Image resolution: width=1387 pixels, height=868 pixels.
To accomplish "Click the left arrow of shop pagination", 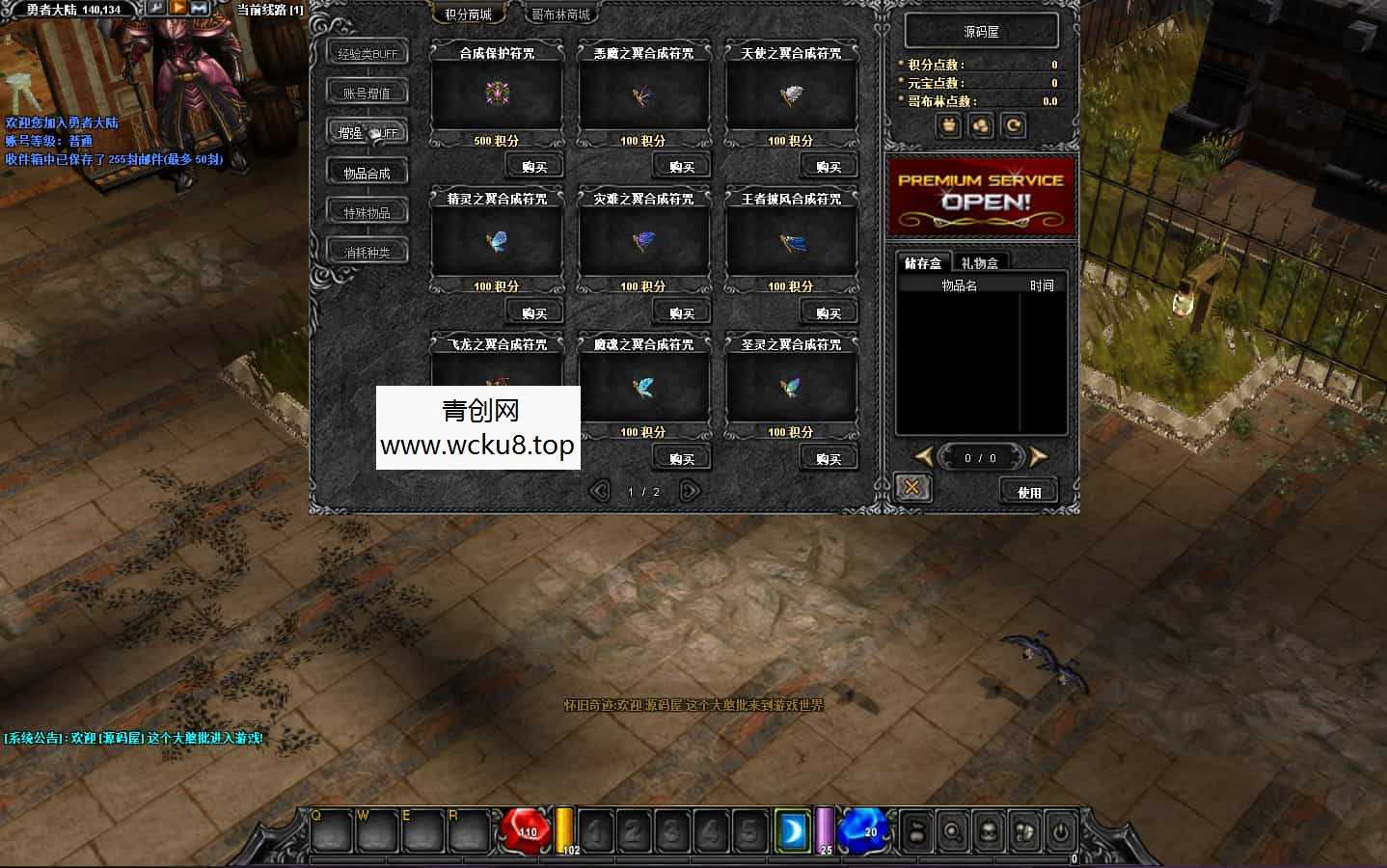I will [x=601, y=491].
